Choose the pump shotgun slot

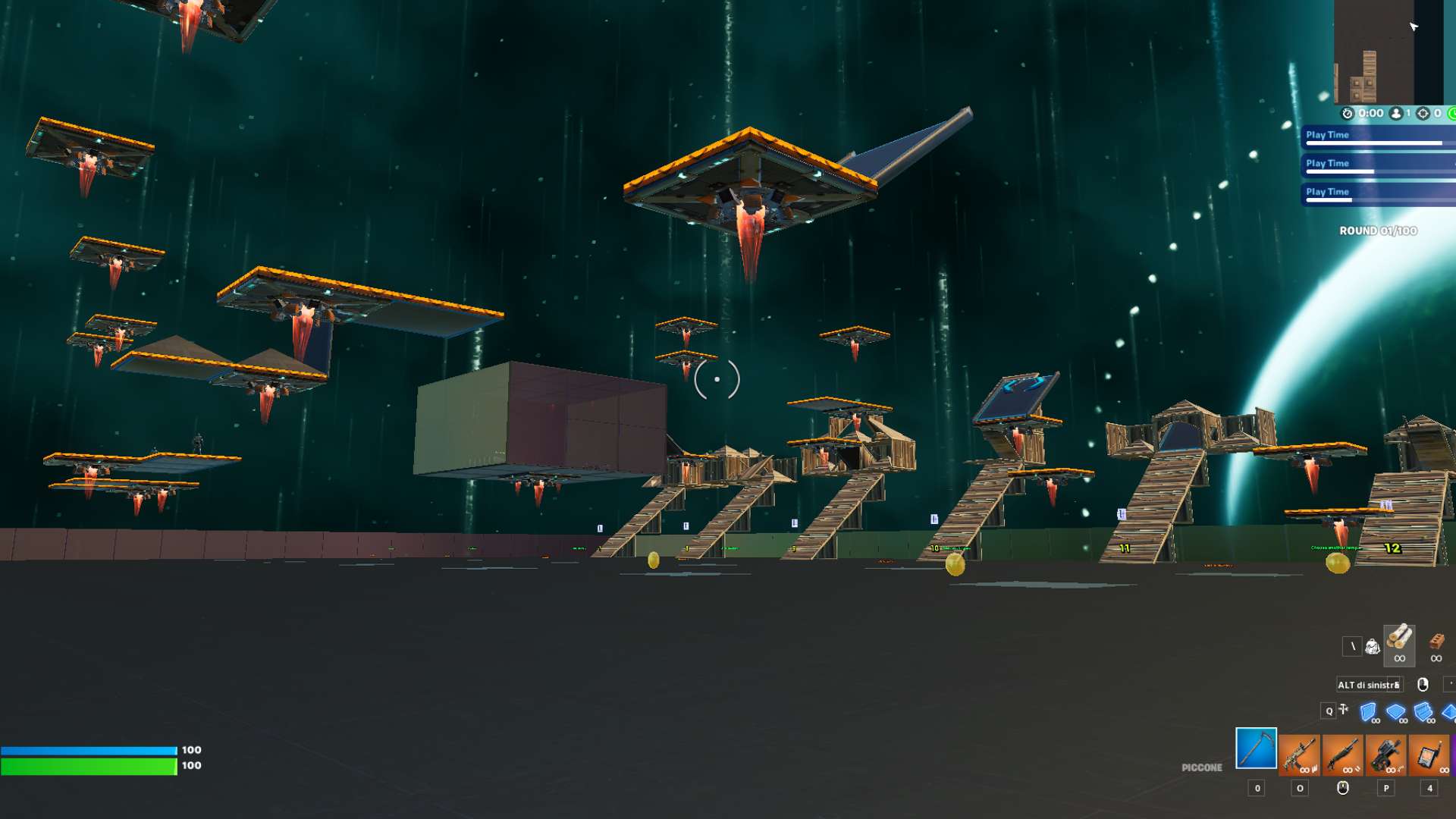(1342, 755)
